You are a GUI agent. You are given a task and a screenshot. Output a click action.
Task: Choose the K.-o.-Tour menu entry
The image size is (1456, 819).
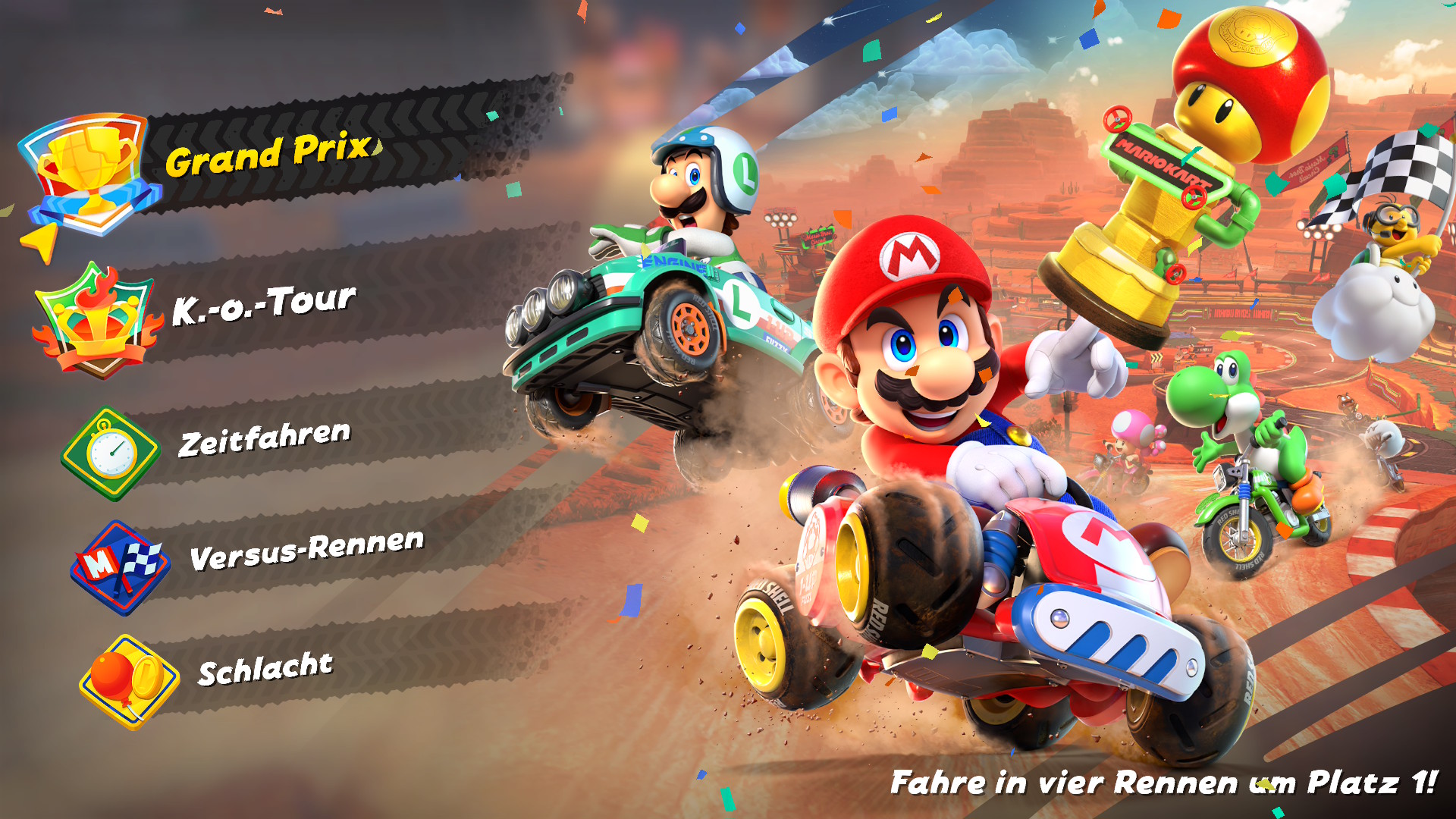(263, 304)
